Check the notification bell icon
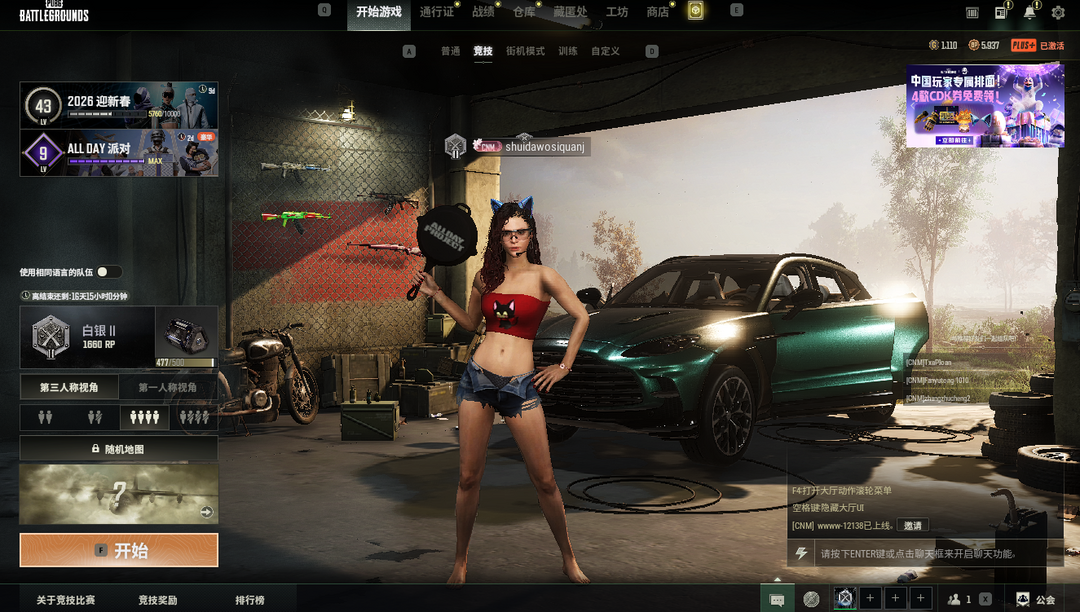The image size is (1080, 612). coord(1029,12)
